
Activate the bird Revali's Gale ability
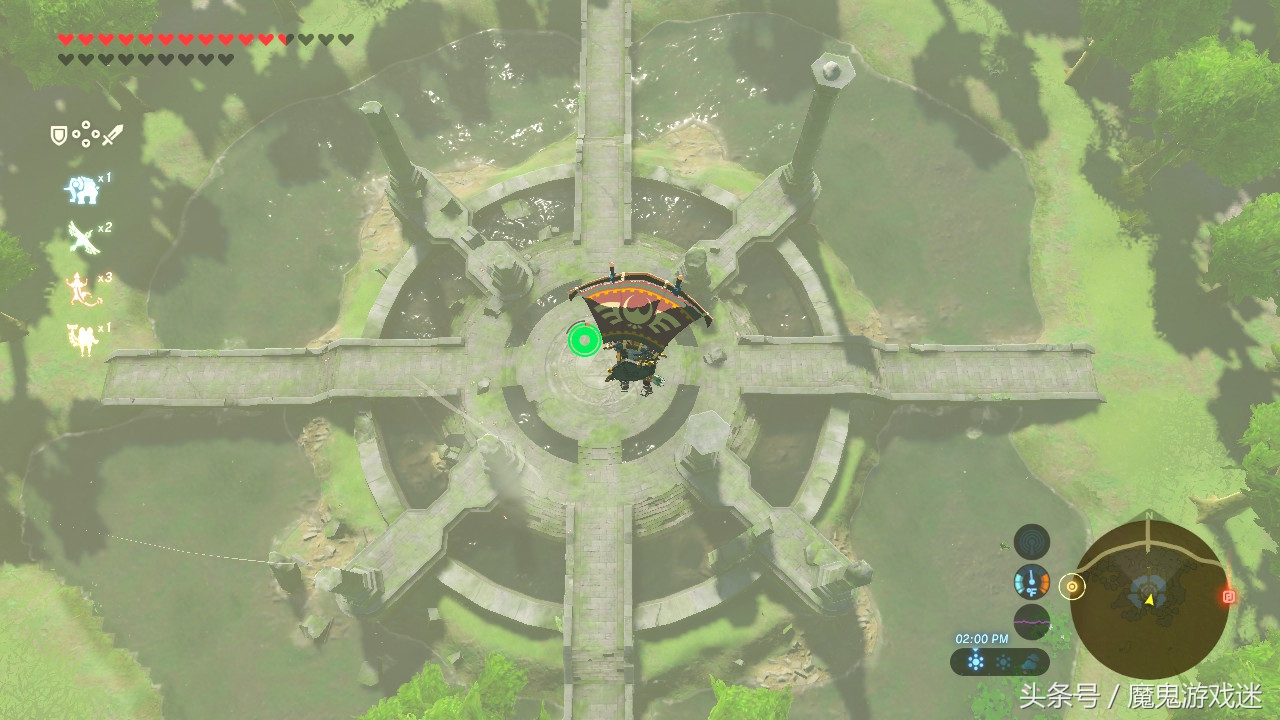(81, 237)
